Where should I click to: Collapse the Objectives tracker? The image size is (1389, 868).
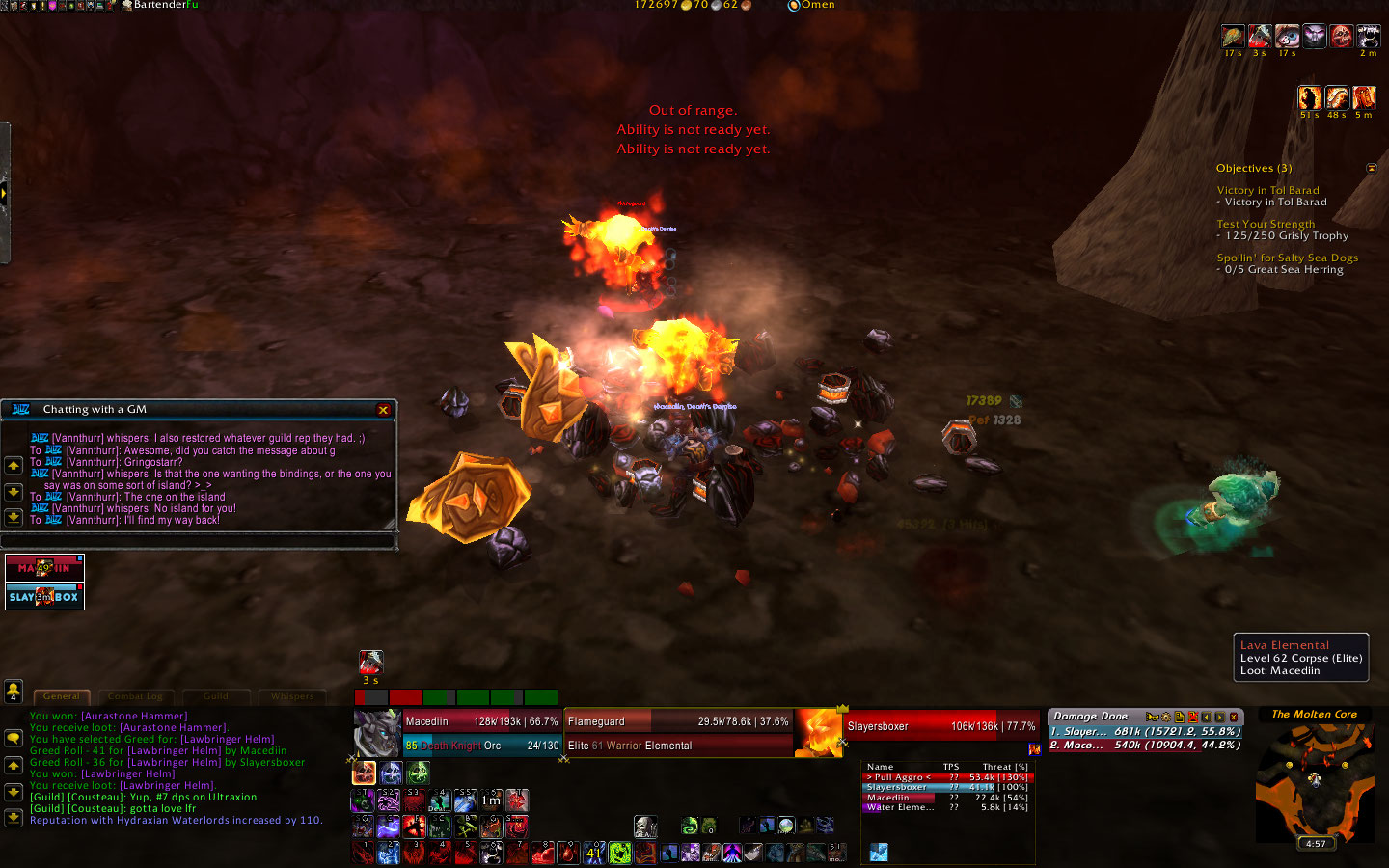(x=1372, y=168)
